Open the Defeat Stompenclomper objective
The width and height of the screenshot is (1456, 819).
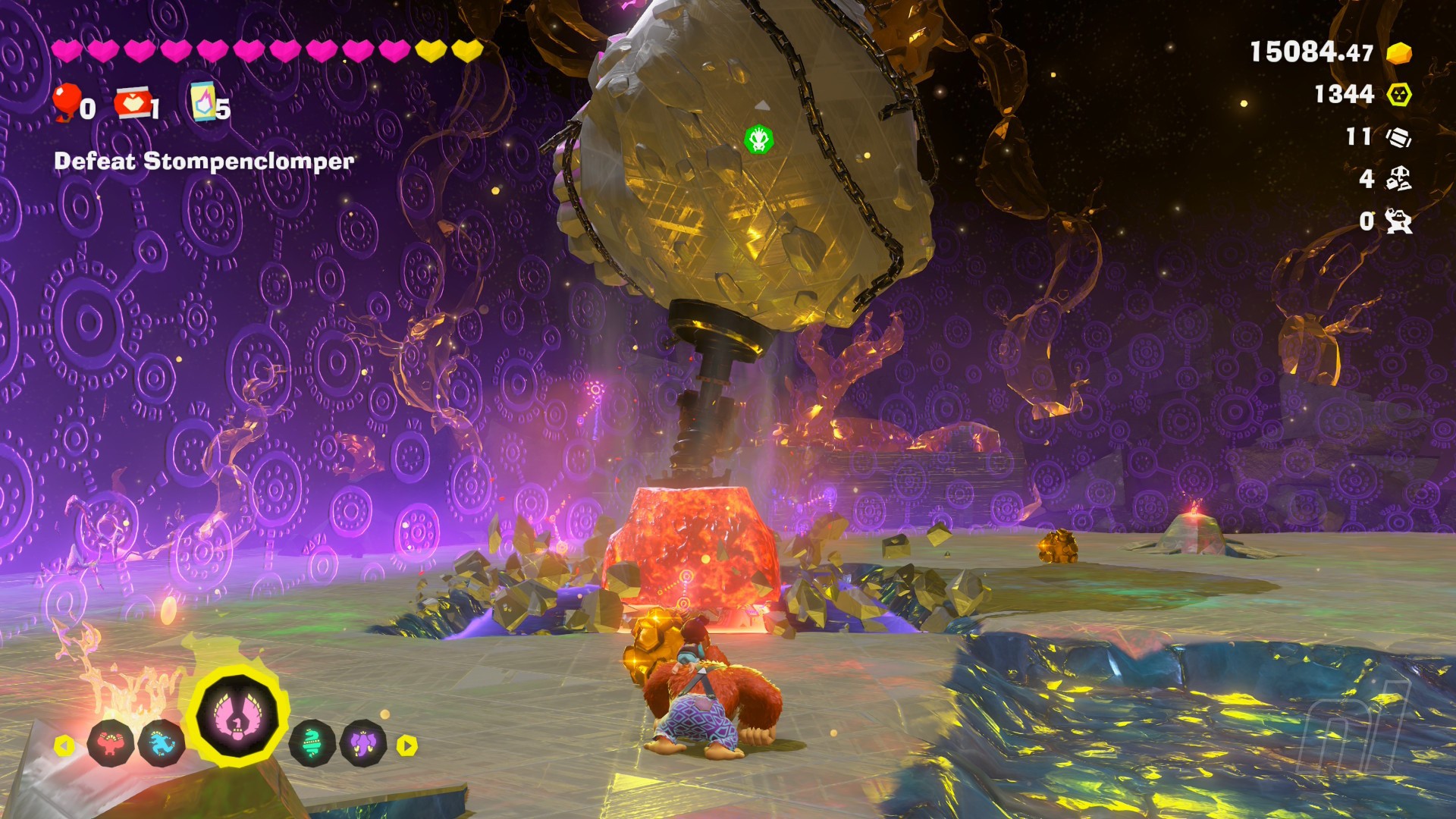coord(204,161)
